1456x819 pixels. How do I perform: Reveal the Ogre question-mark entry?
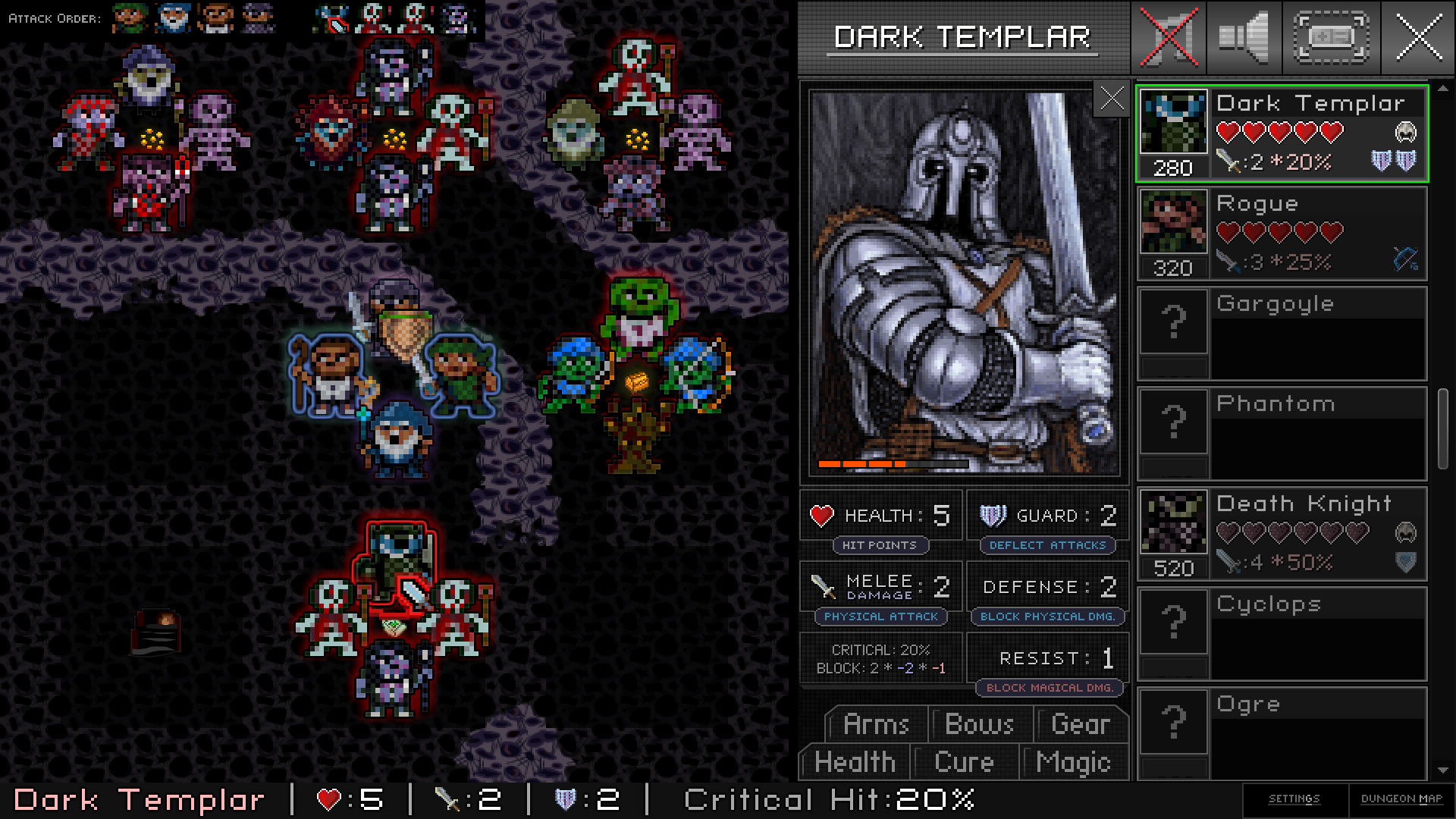click(1173, 722)
